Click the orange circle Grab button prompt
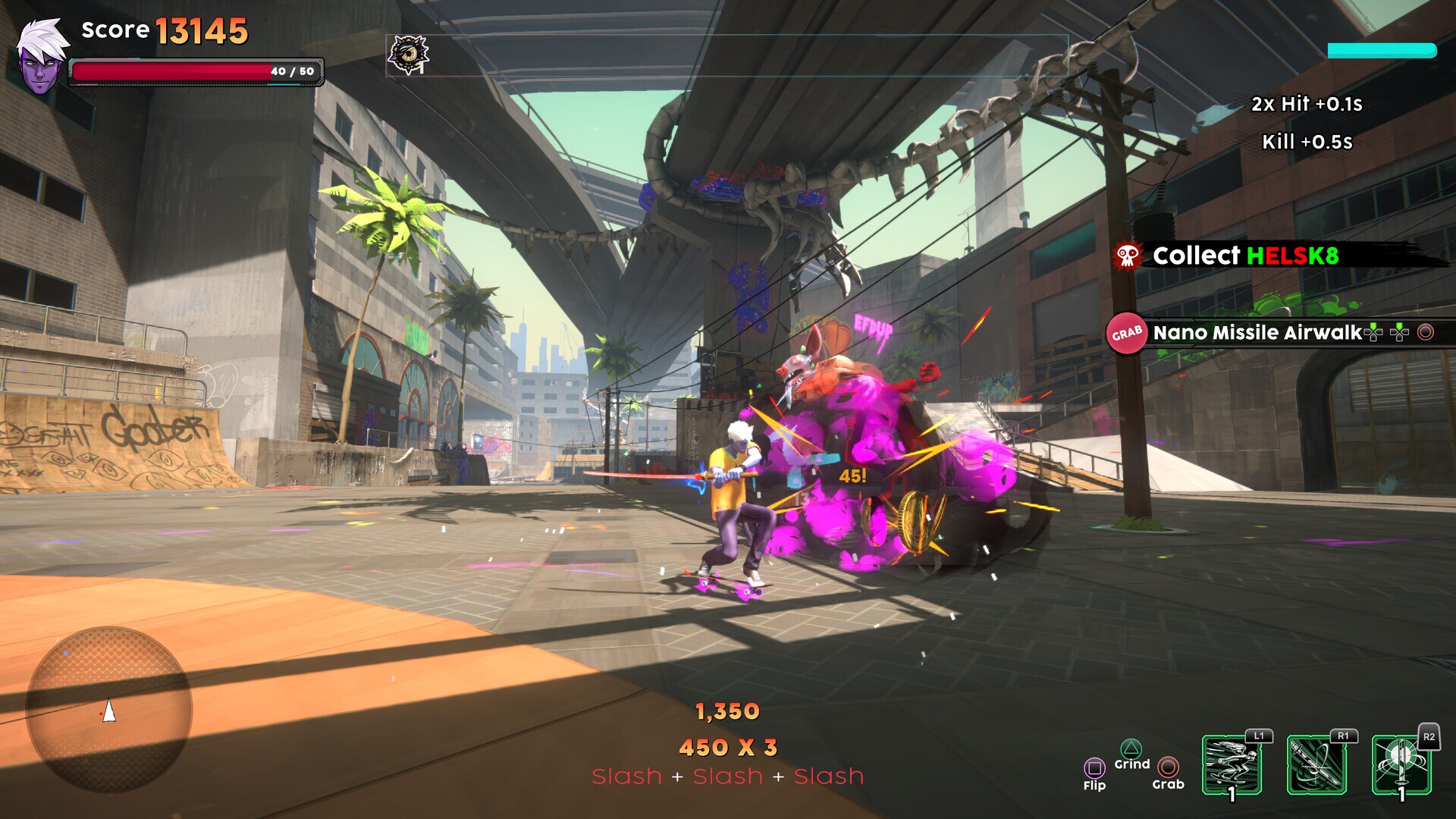This screenshot has height=819, width=1456. click(1168, 768)
